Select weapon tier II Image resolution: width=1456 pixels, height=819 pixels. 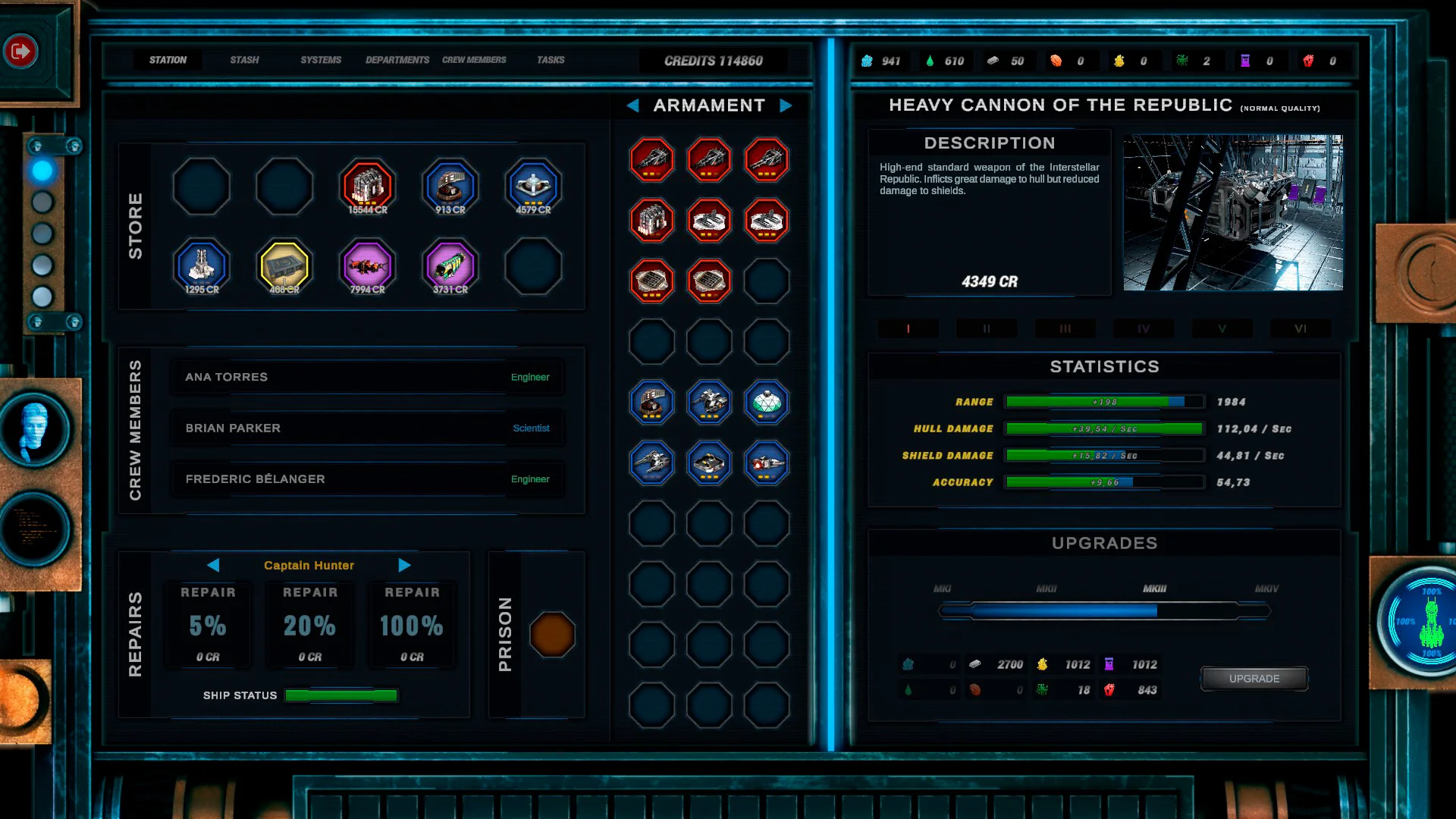click(987, 329)
